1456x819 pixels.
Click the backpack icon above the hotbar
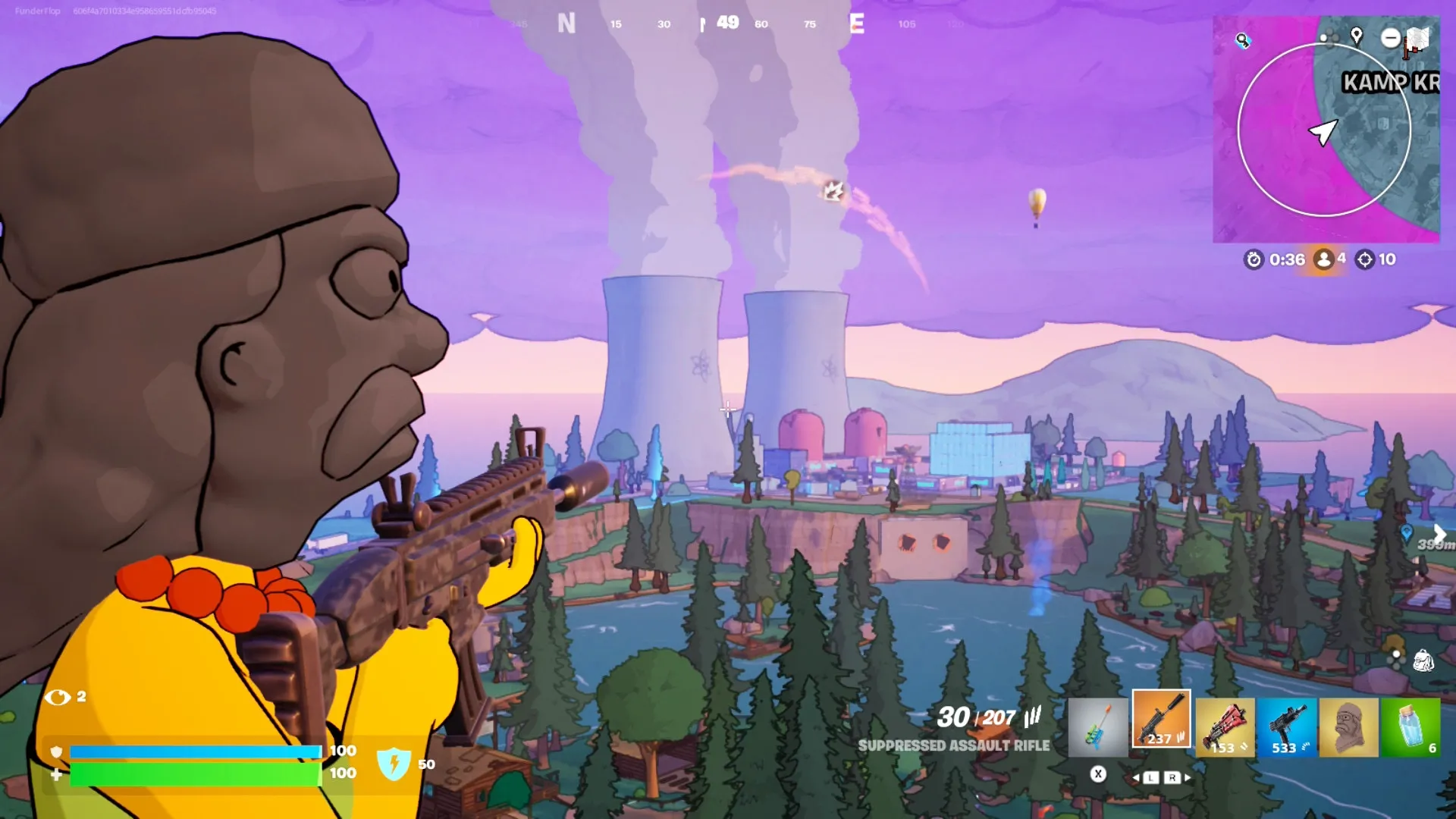tap(1423, 661)
